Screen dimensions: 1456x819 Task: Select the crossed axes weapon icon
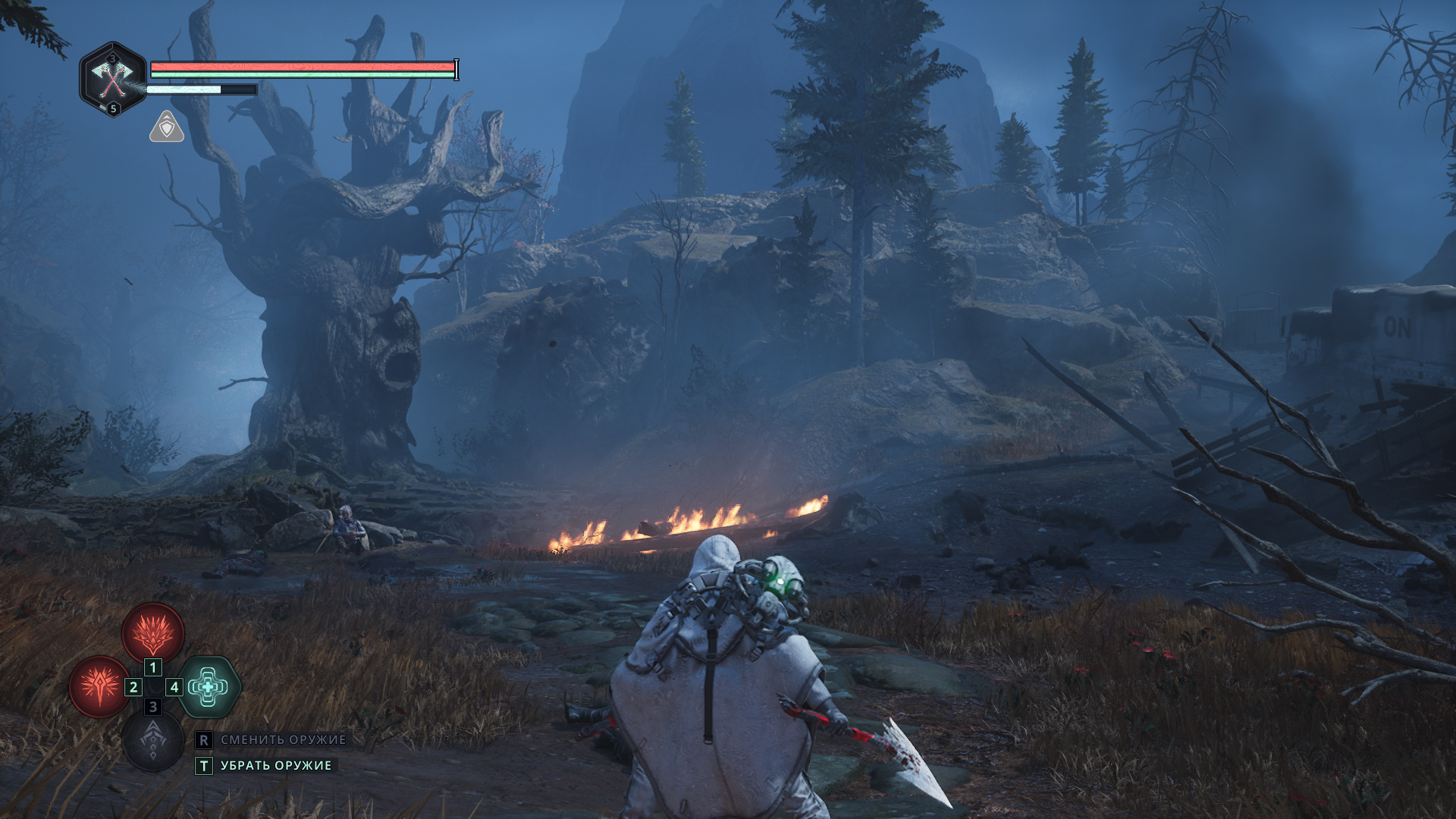click(112, 78)
